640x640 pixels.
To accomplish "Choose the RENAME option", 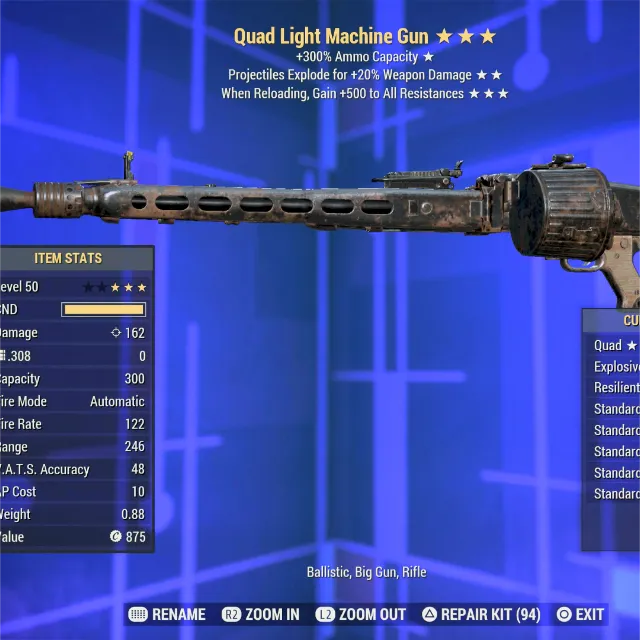I will (x=167, y=614).
